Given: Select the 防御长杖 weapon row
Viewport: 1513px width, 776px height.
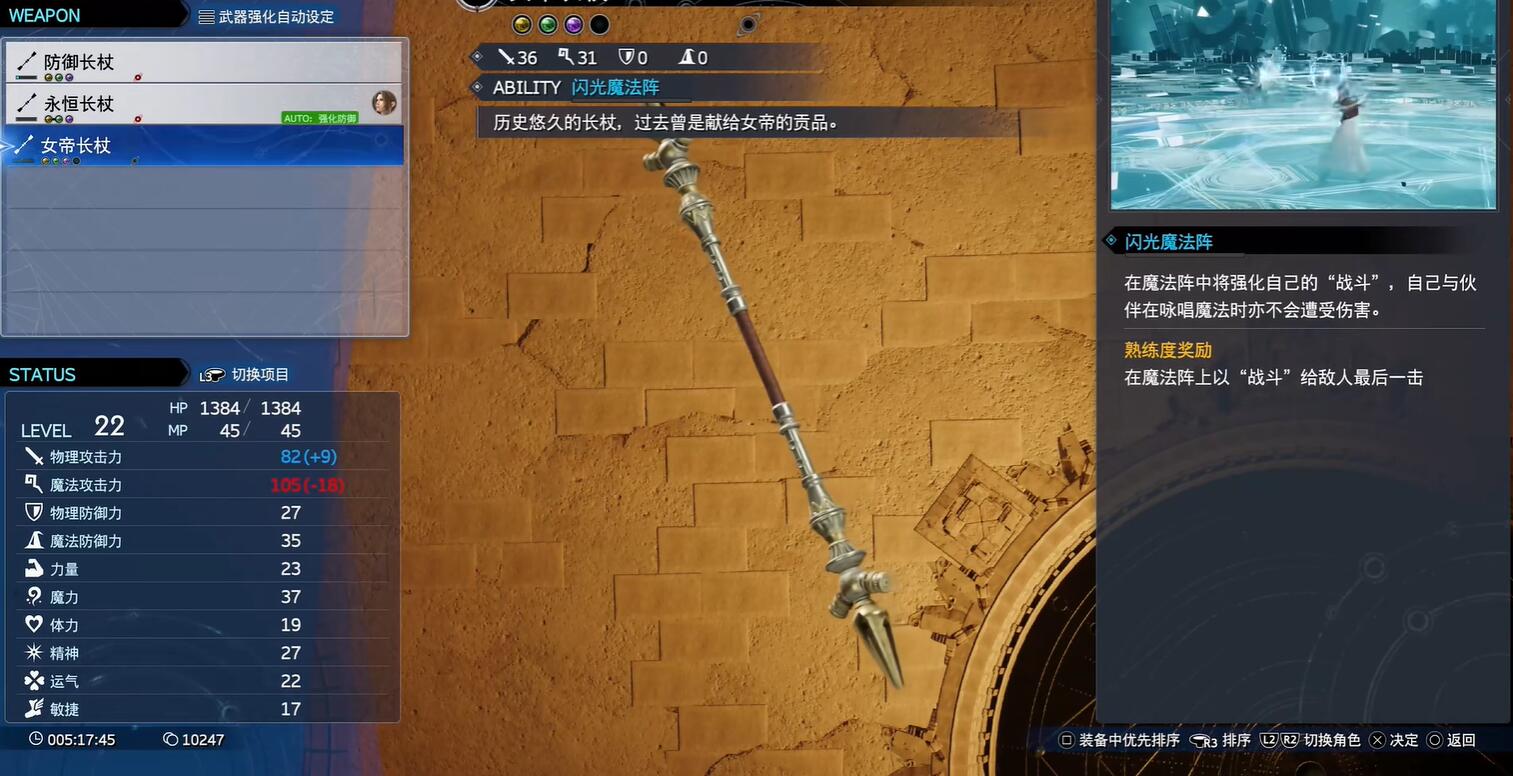Looking at the screenshot, I should click(203, 63).
